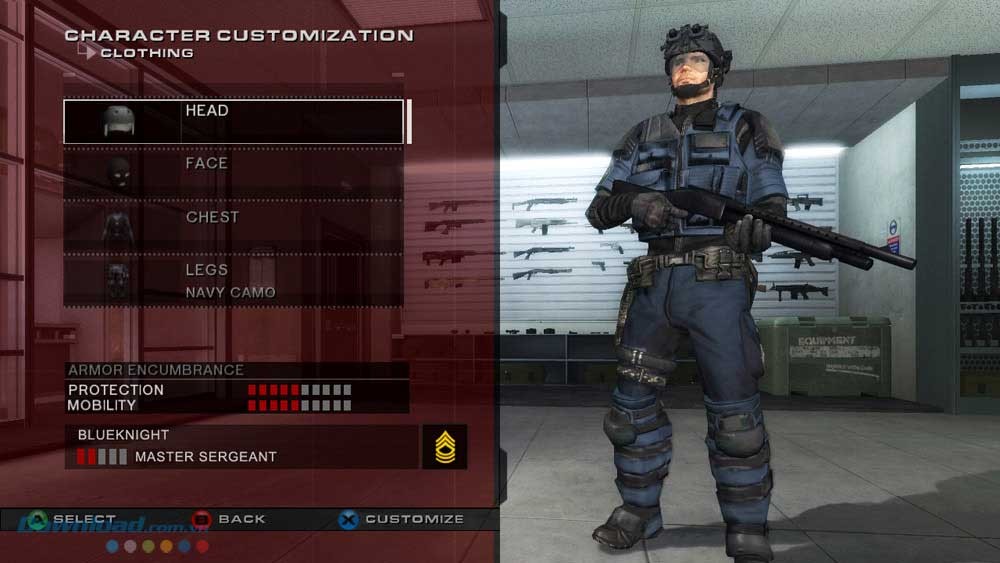The height and width of the screenshot is (563, 1000).
Task: Select the LEGS Navy Camo entry
Action: coord(234,281)
